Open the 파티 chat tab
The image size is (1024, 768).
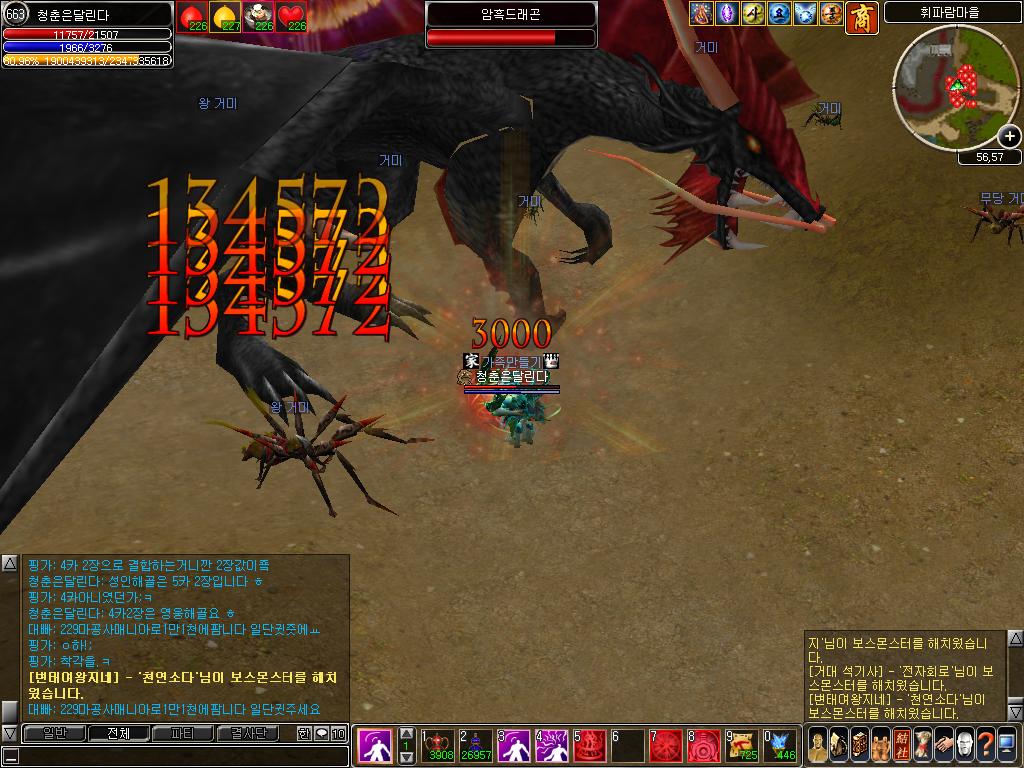(x=182, y=733)
